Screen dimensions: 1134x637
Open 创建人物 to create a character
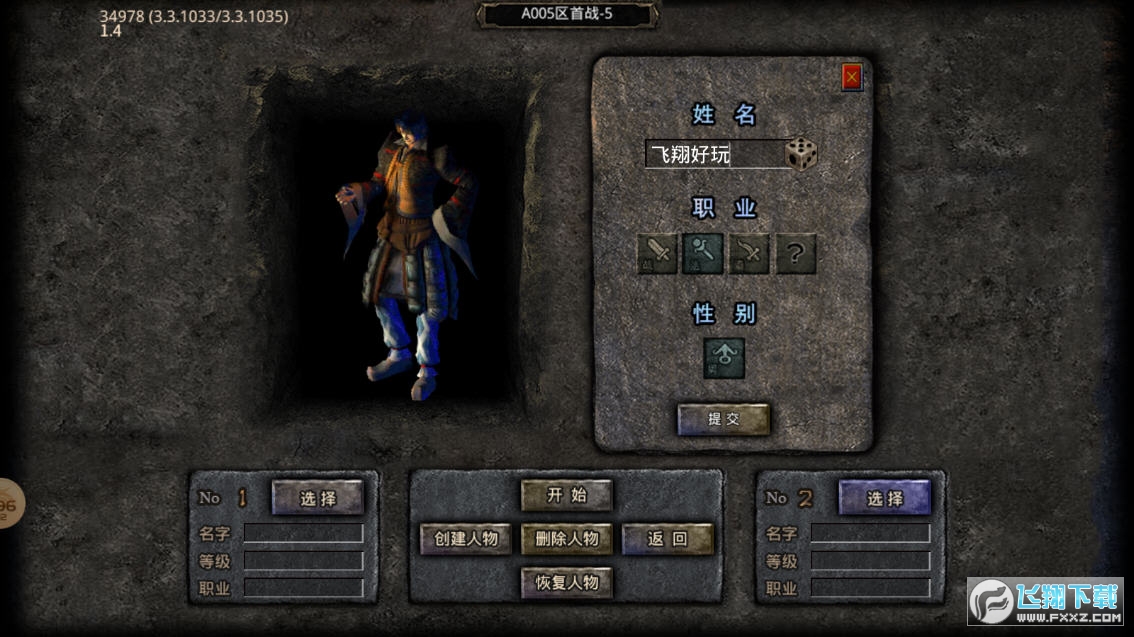click(466, 539)
